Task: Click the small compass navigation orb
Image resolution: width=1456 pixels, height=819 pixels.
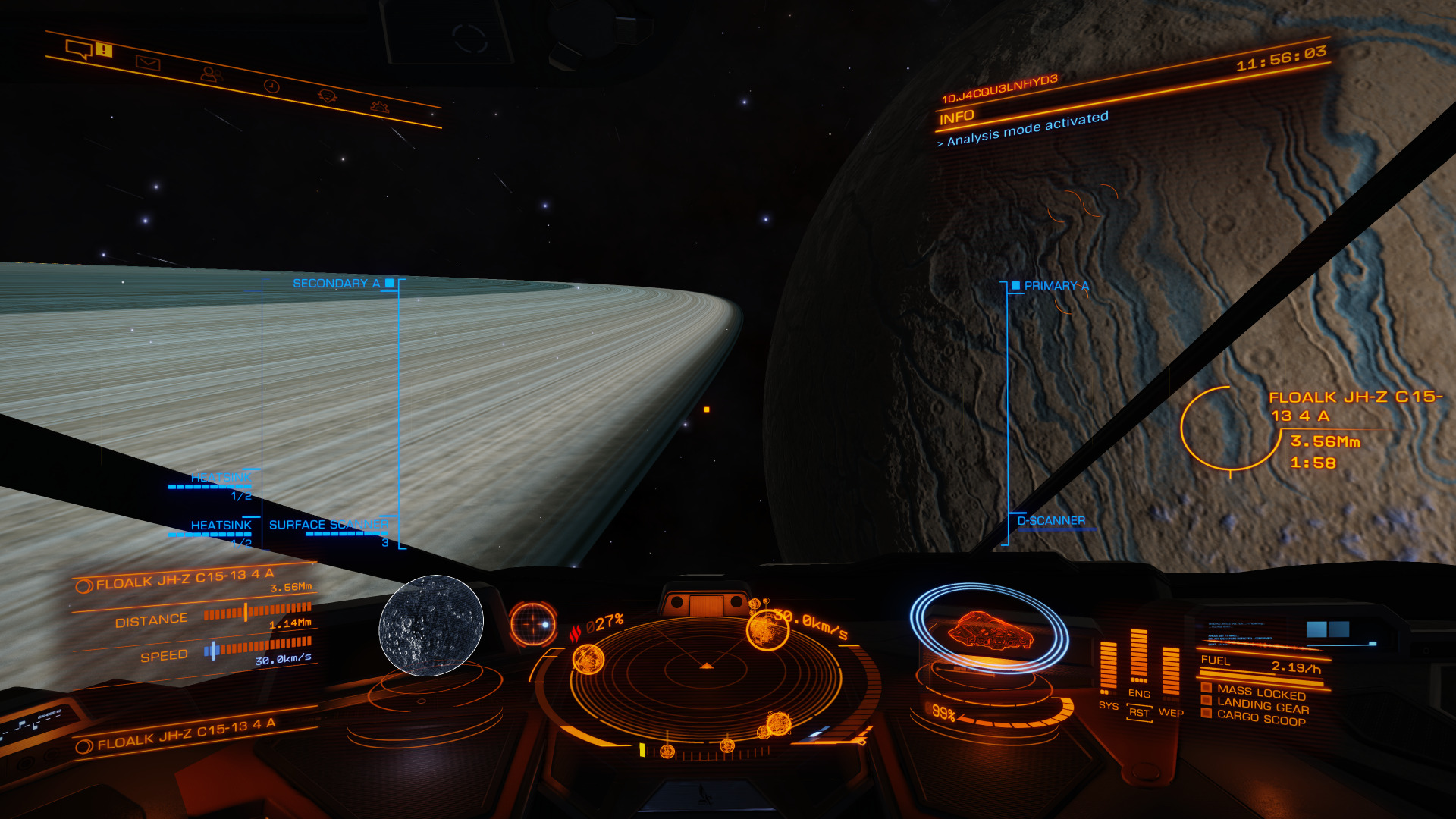Action: tap(533, 623)
